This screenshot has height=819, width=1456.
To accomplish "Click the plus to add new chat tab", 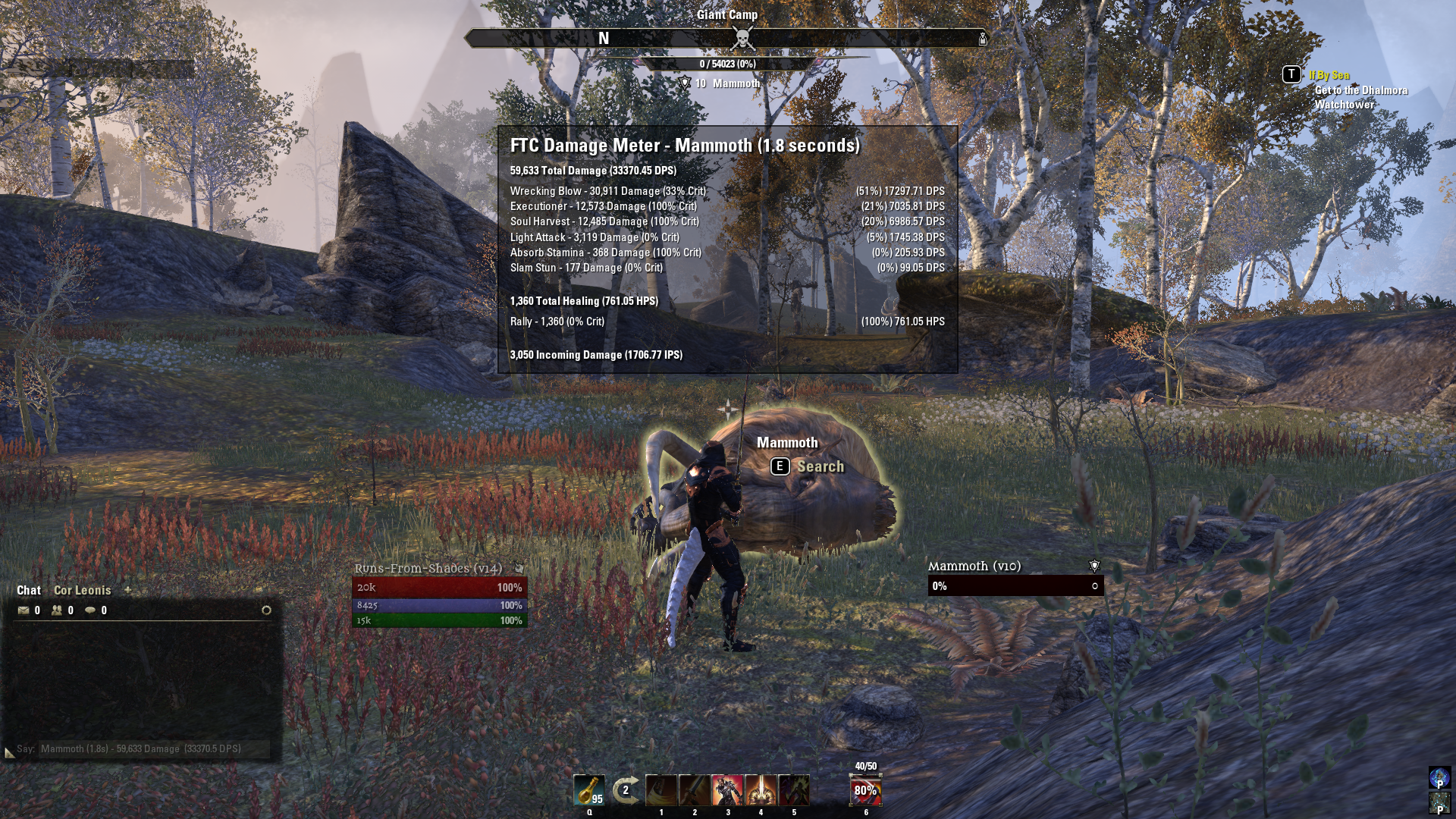I will pyautogui.click(x=127, y=590).
